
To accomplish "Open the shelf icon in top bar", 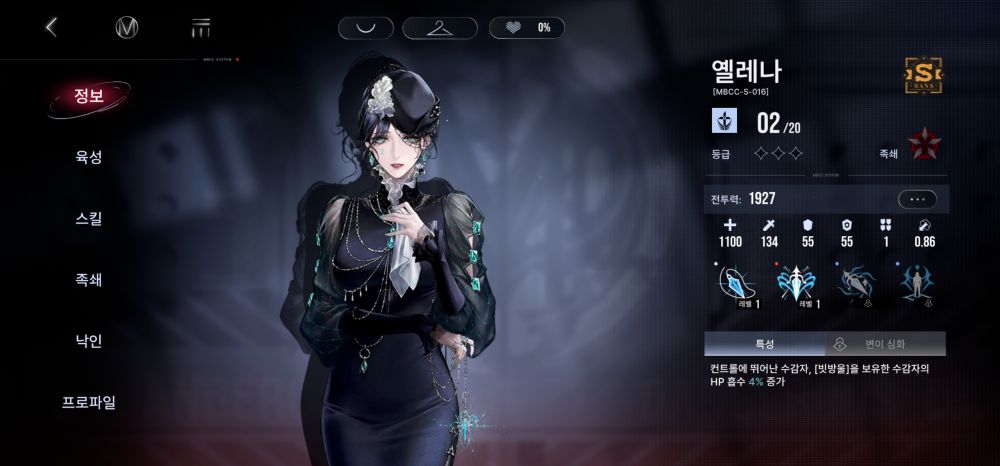I will click(x=201, y=27).
